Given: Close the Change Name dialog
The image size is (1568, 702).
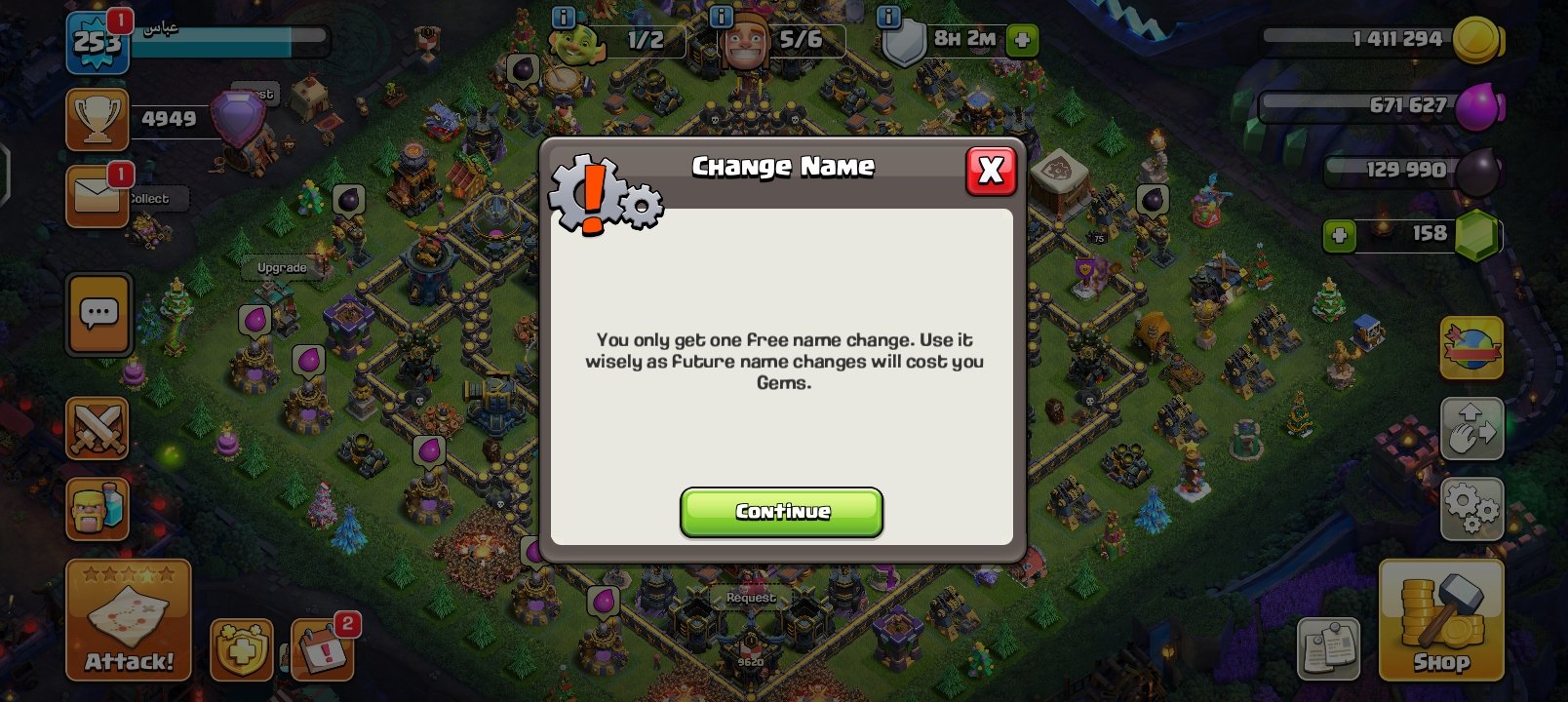Looking at the screenshot, I should pos(991,171).
